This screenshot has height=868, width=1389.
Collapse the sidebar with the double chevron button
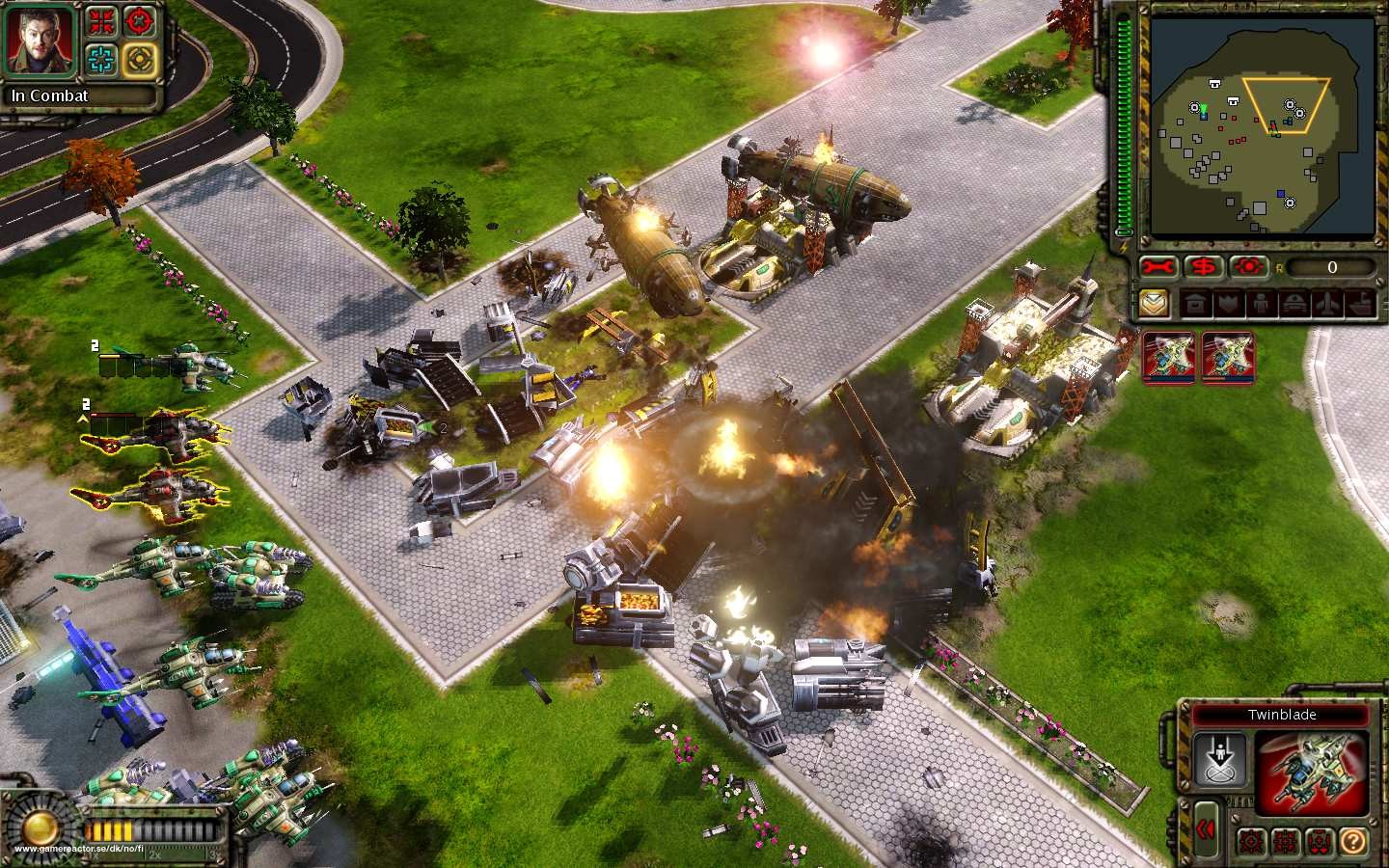1207,827
